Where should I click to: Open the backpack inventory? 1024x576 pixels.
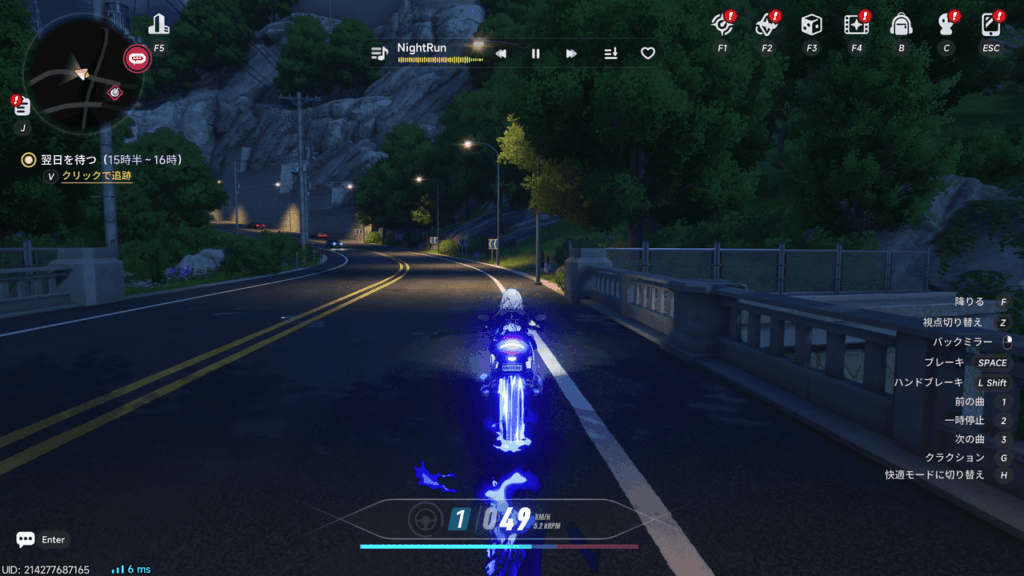coord(901,25)
